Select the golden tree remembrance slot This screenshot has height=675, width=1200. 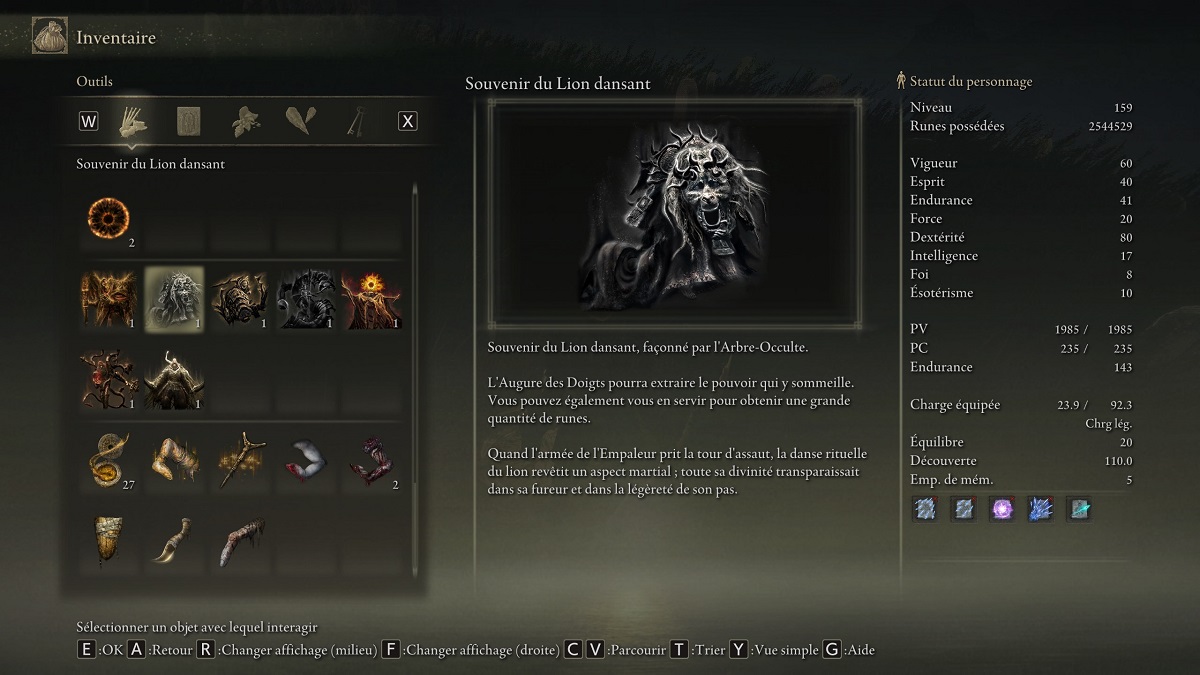(x=109, y=298)
